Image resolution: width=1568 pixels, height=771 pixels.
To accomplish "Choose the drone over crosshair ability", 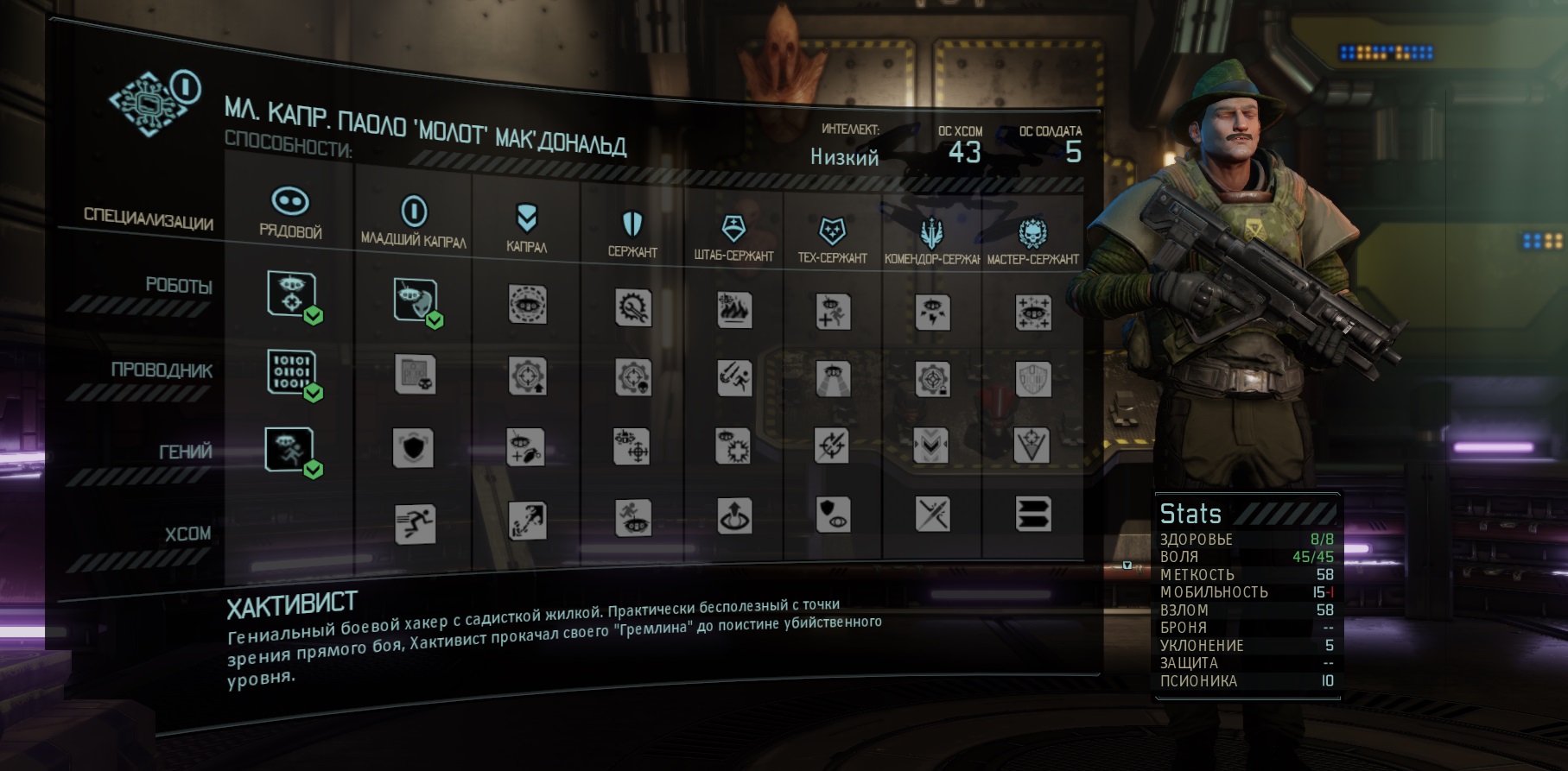I will [x=291, y=294].
